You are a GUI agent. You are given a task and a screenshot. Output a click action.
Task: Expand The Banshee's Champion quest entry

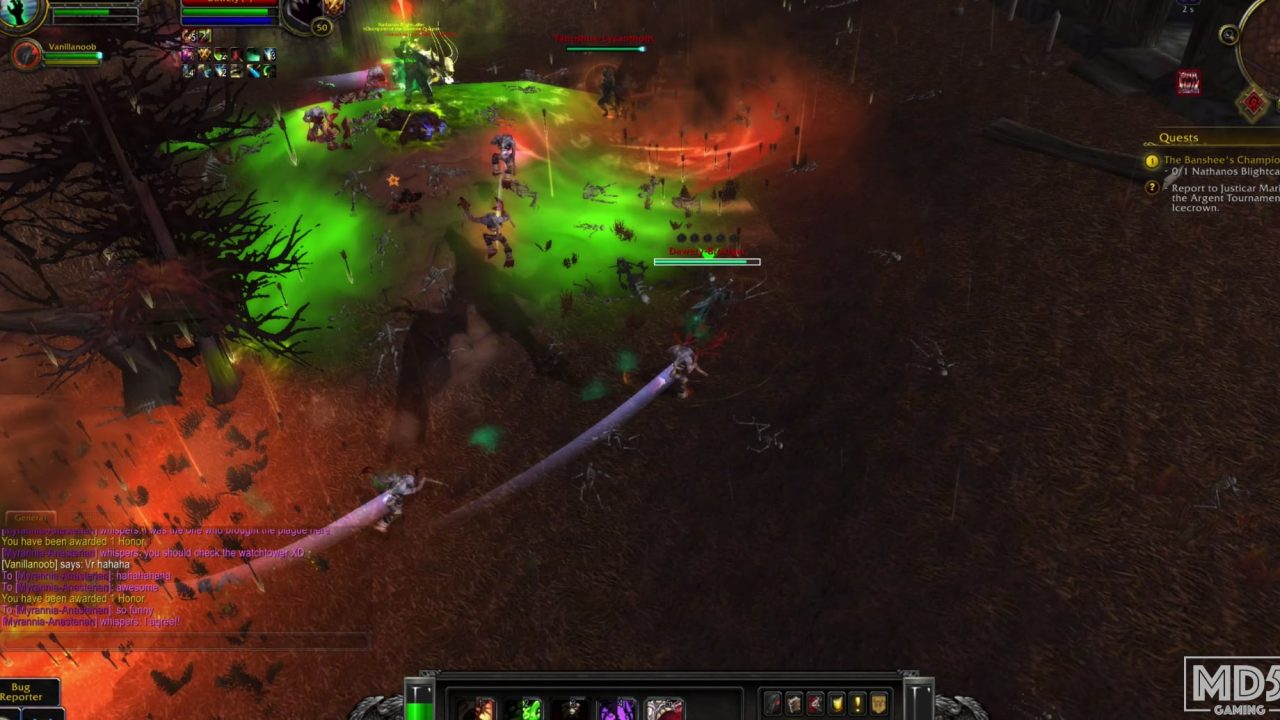(1219, 158)
